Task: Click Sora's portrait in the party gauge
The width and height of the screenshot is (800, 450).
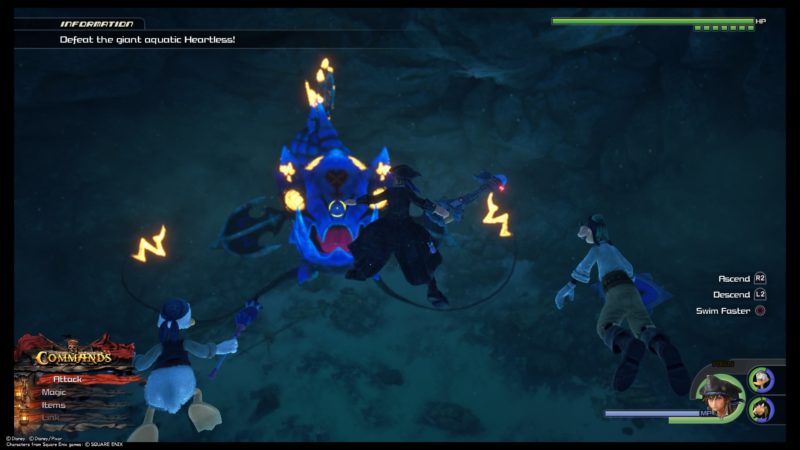Action: (x=718, y=394)
